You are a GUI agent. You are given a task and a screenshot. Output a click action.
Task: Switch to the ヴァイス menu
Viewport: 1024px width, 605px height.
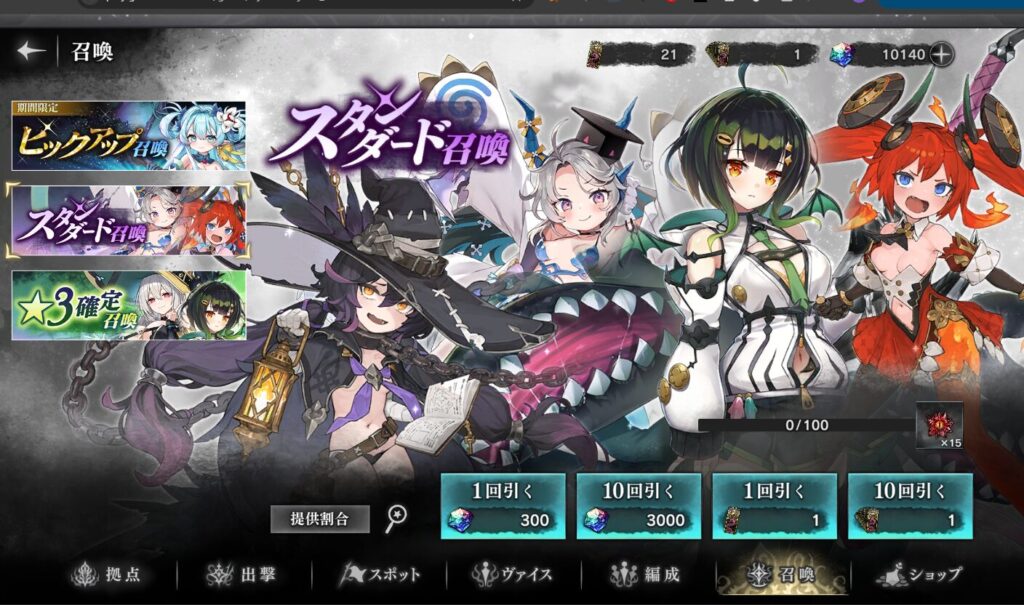pyautogui.click(x=518, y=575)
